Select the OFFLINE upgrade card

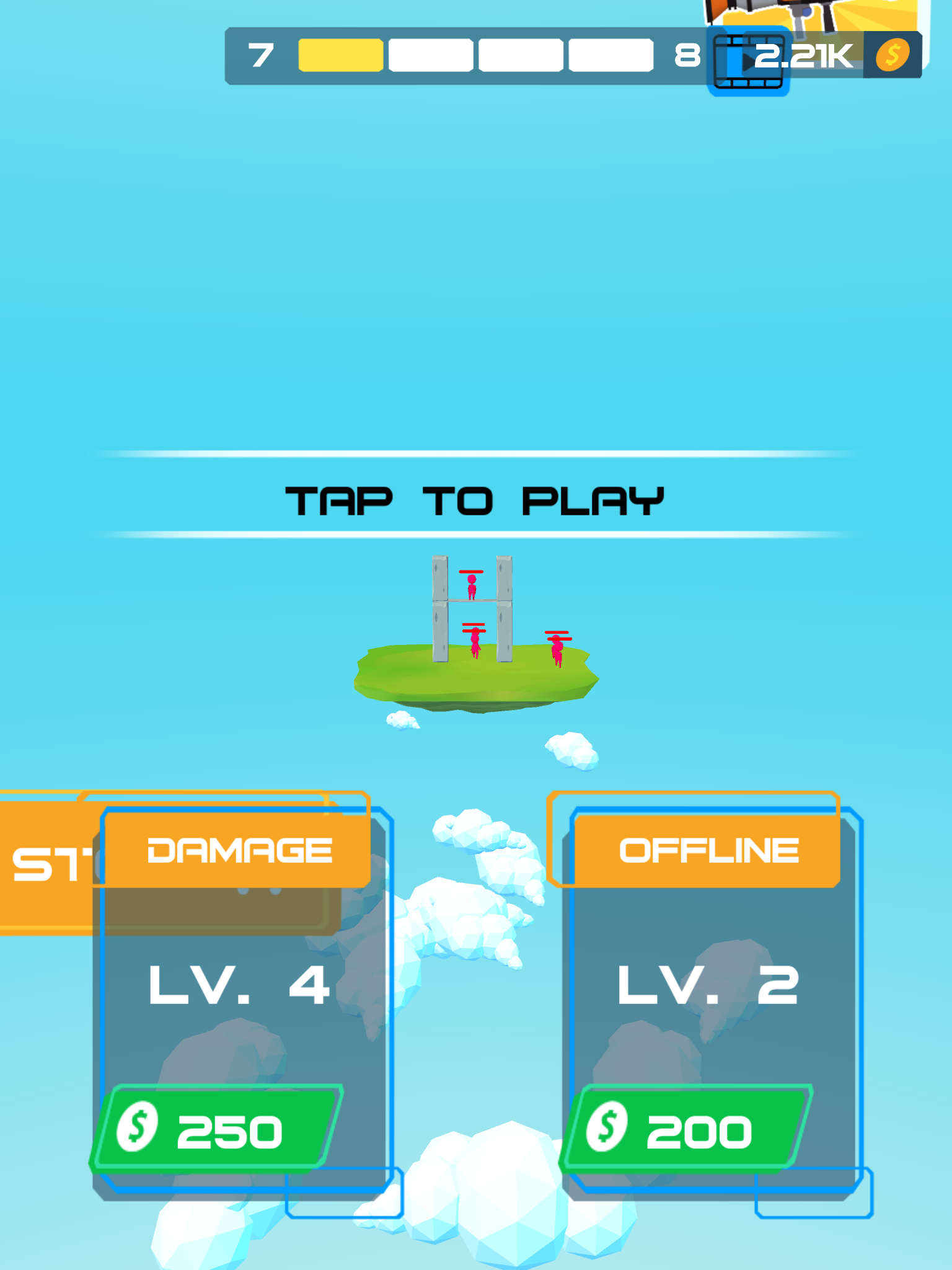(x=713, y=1005)
